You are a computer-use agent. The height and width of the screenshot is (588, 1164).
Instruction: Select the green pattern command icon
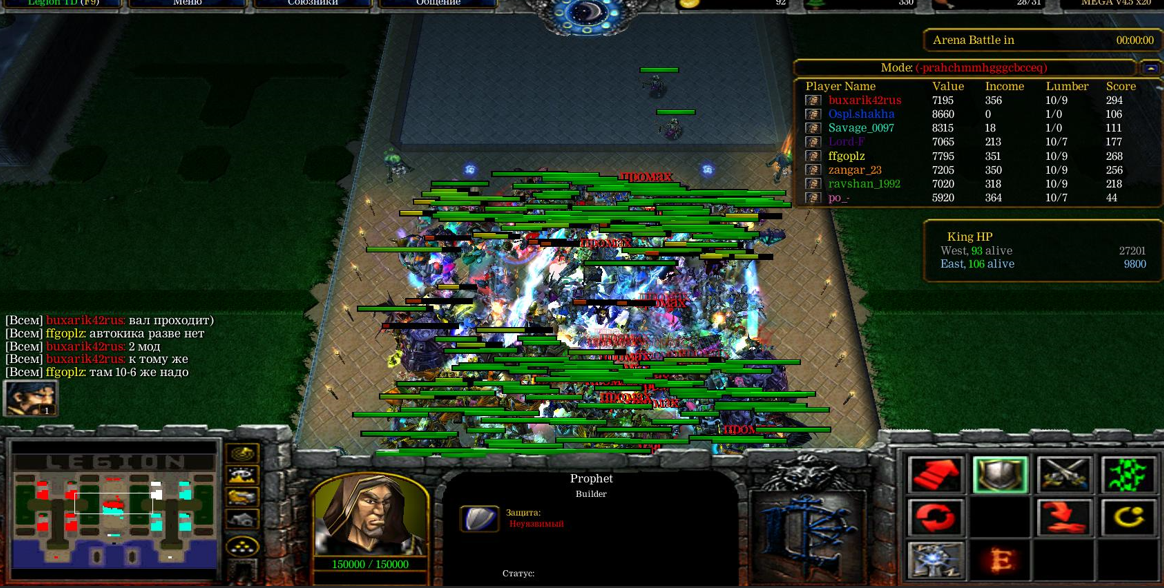click(1128, 475)
